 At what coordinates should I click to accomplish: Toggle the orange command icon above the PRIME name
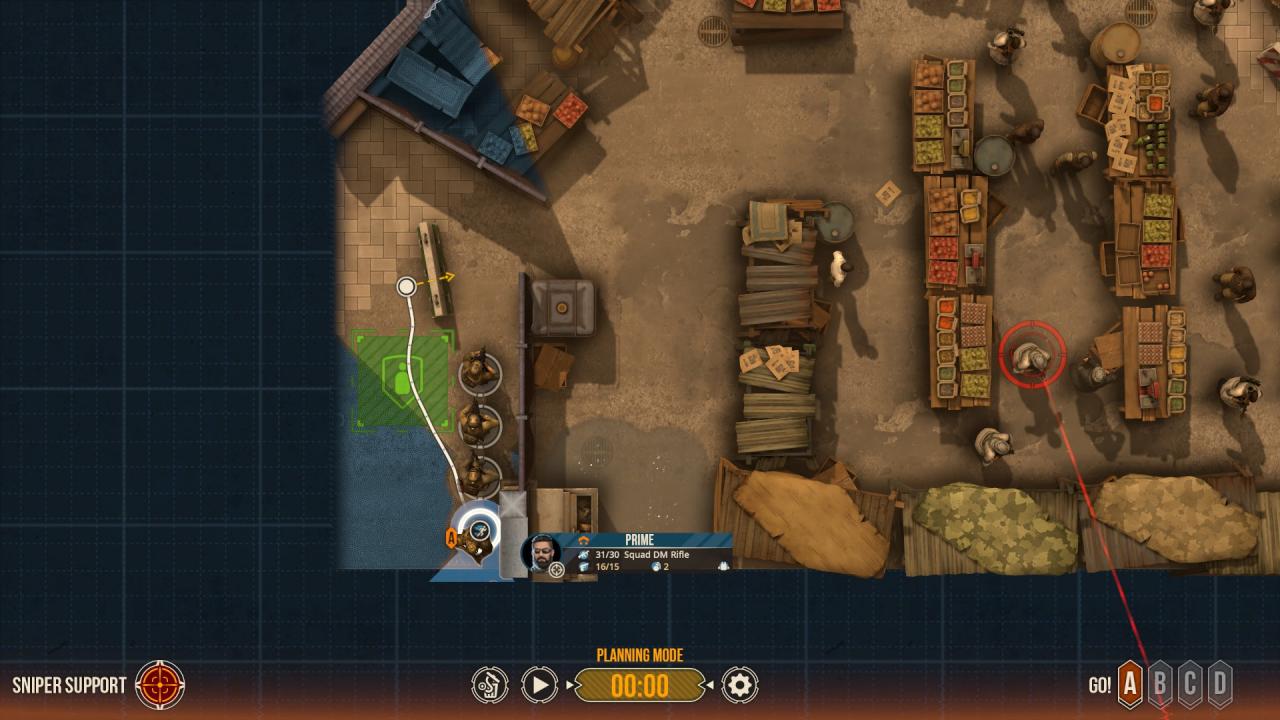tap(584, 538)
